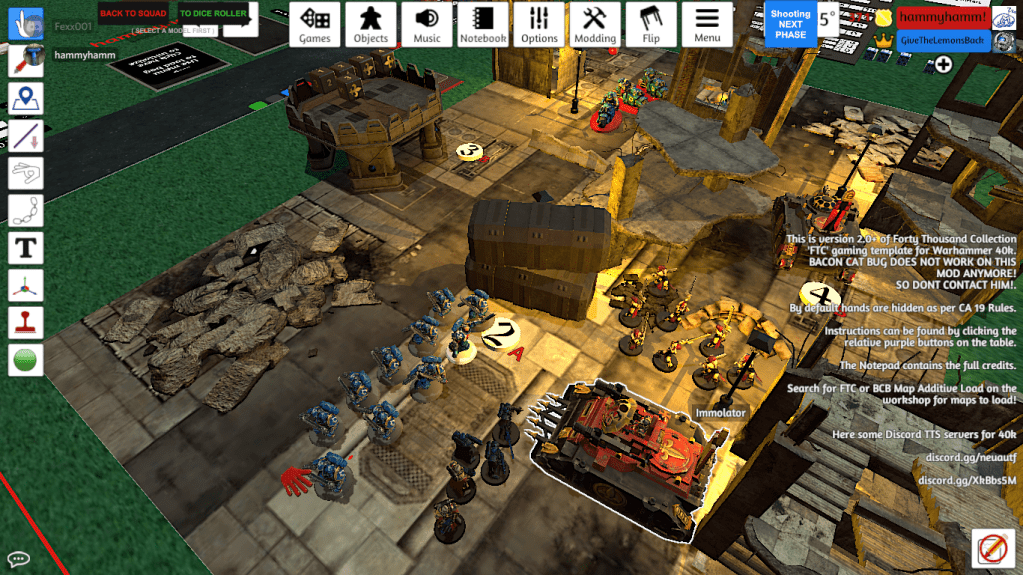Click the Back to Squad button
The width and height of the screenshot is (1023, 575).
(133, 13)
